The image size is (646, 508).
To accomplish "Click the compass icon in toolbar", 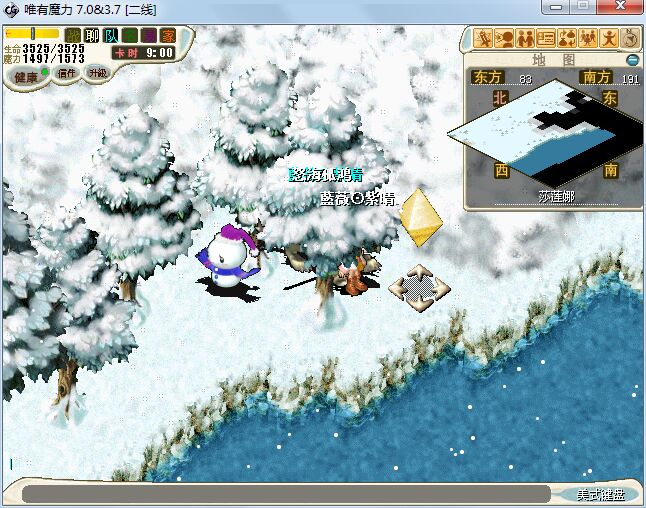I will point(630,39).
